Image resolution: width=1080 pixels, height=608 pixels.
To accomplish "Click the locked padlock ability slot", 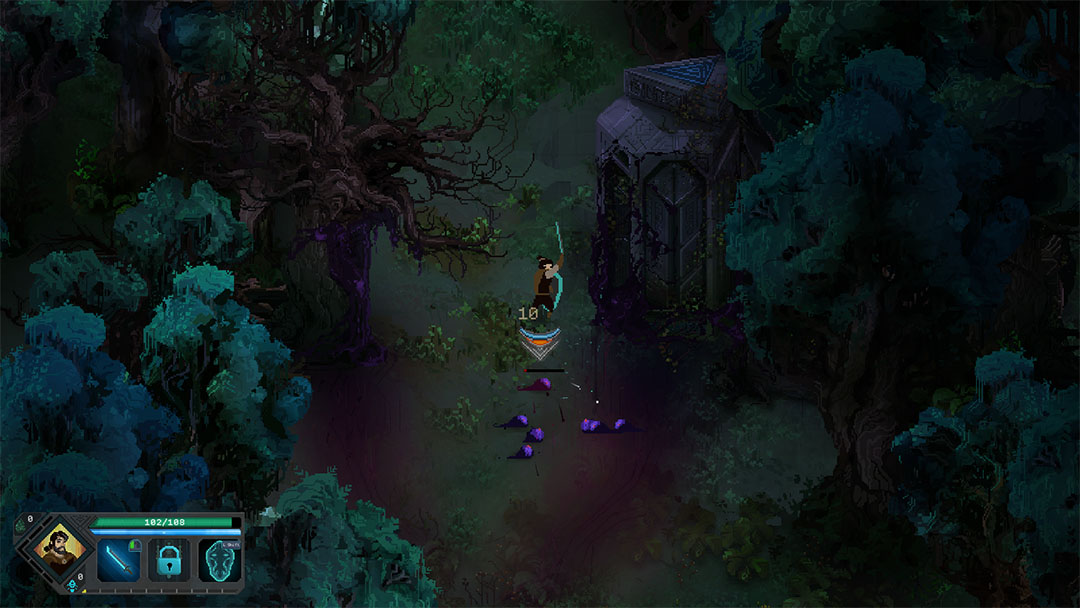I will (x=168, y=560).
